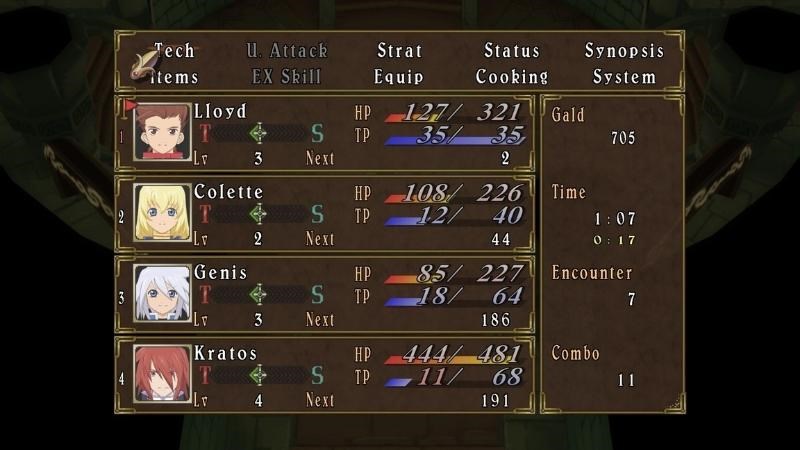Image resolution: width=800 pixels, height=450 pixels.
Task: Read the Synopsis entry
Action: pos(624,51)
